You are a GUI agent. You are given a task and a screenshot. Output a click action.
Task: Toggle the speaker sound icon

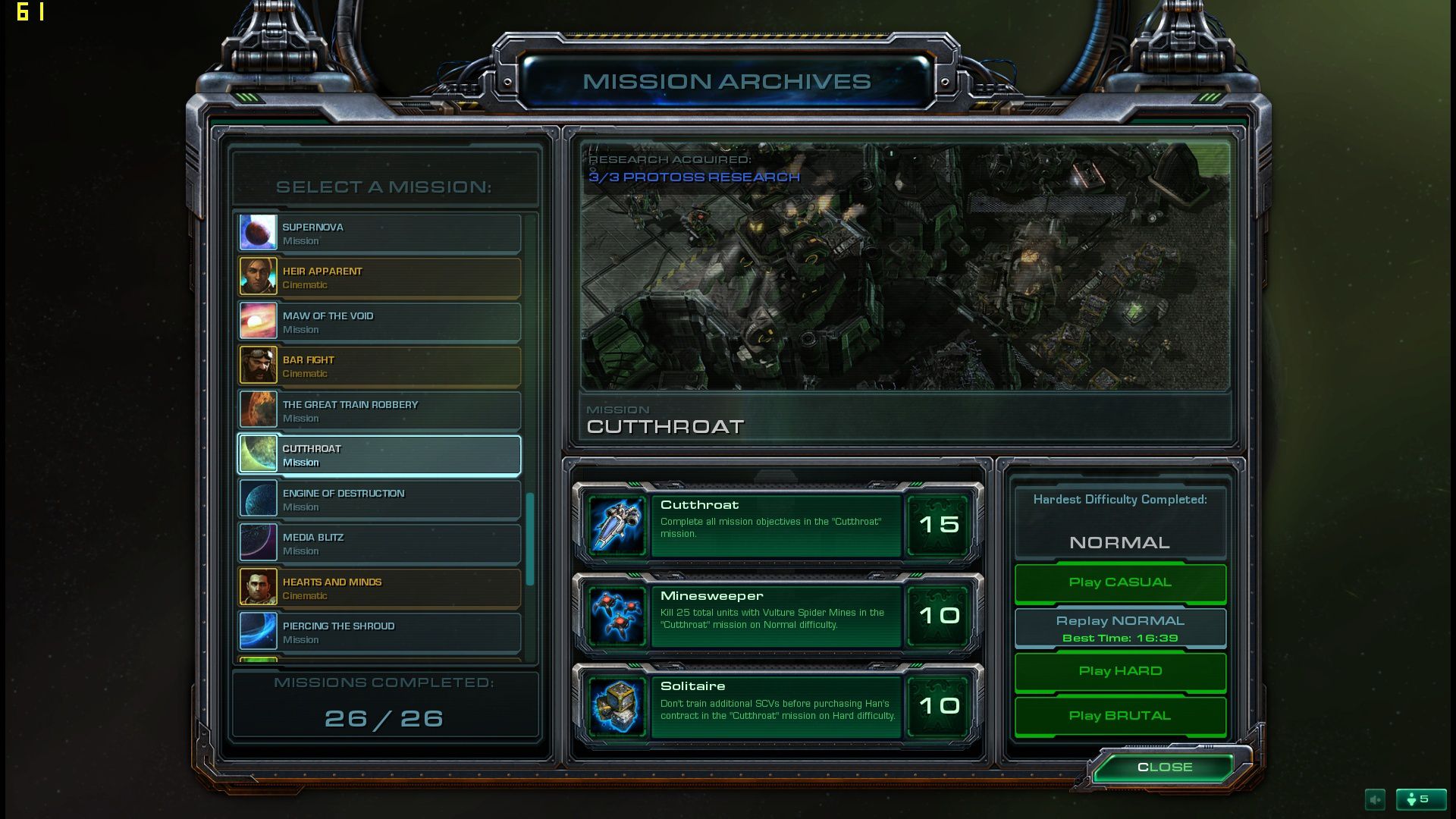[1375, 799]
